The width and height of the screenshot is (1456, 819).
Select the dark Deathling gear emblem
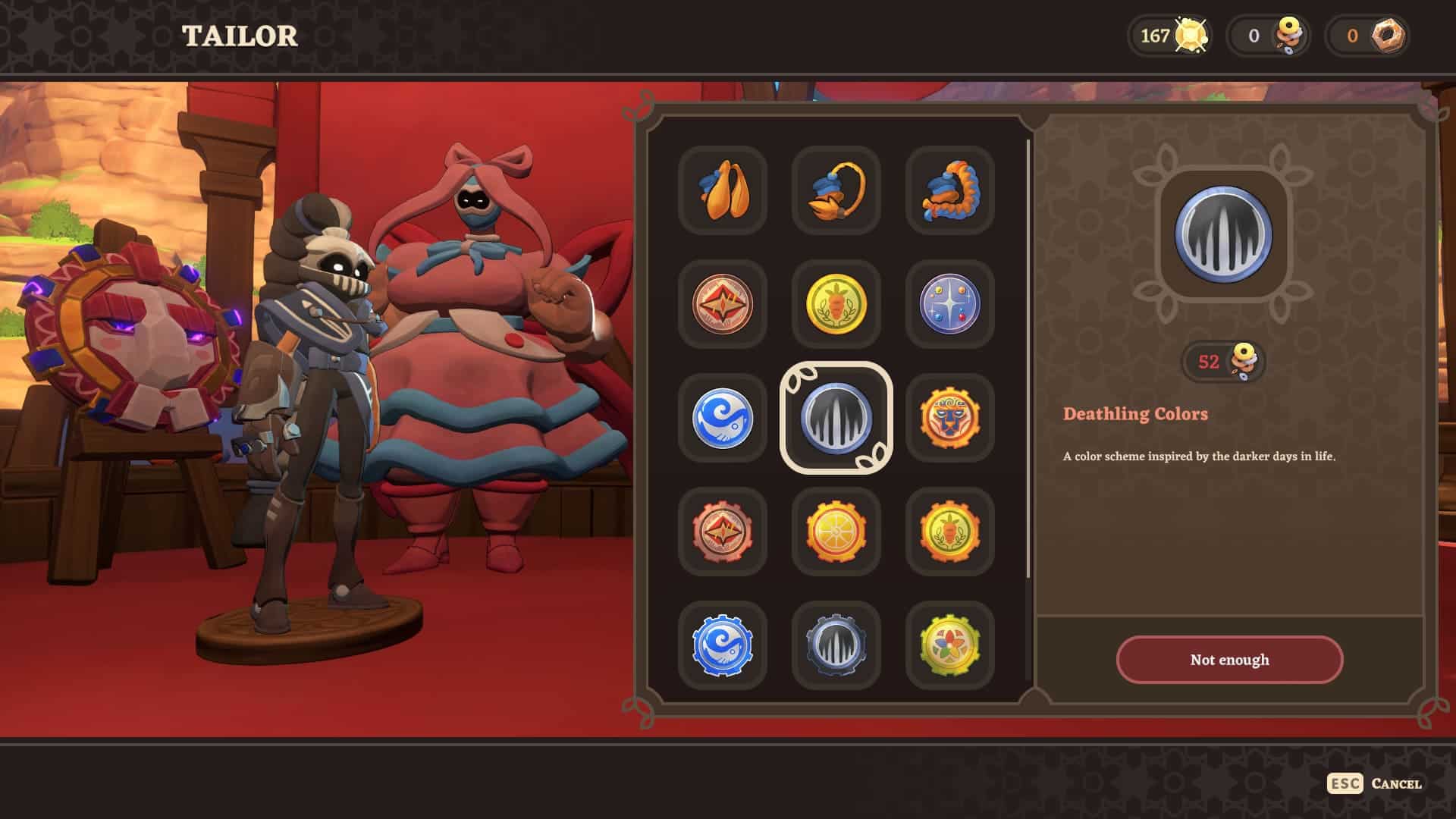[x=836, y=646]
